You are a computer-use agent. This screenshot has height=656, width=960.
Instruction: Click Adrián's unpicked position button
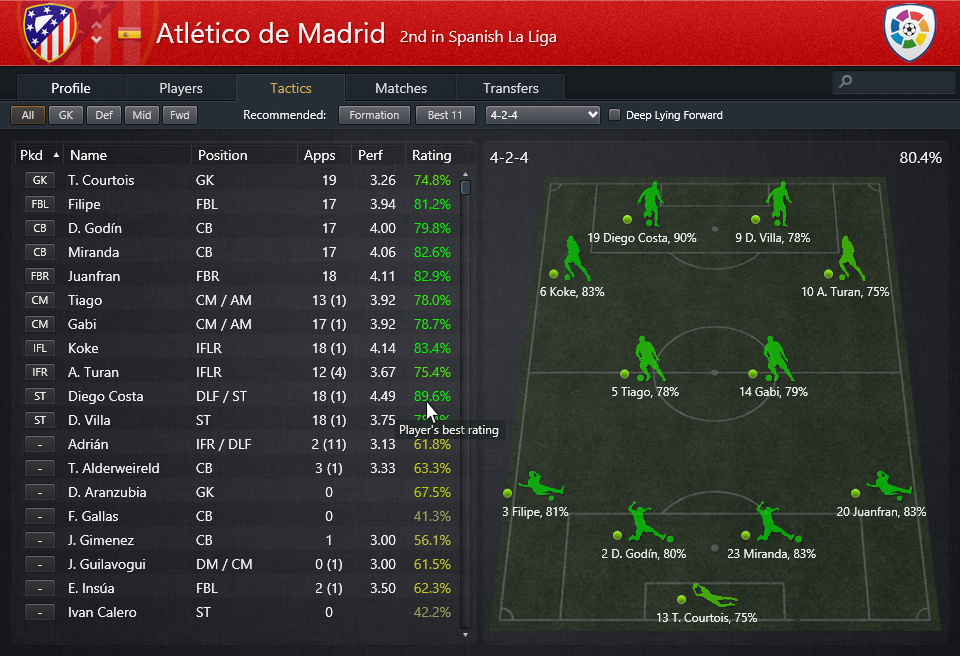40,444
